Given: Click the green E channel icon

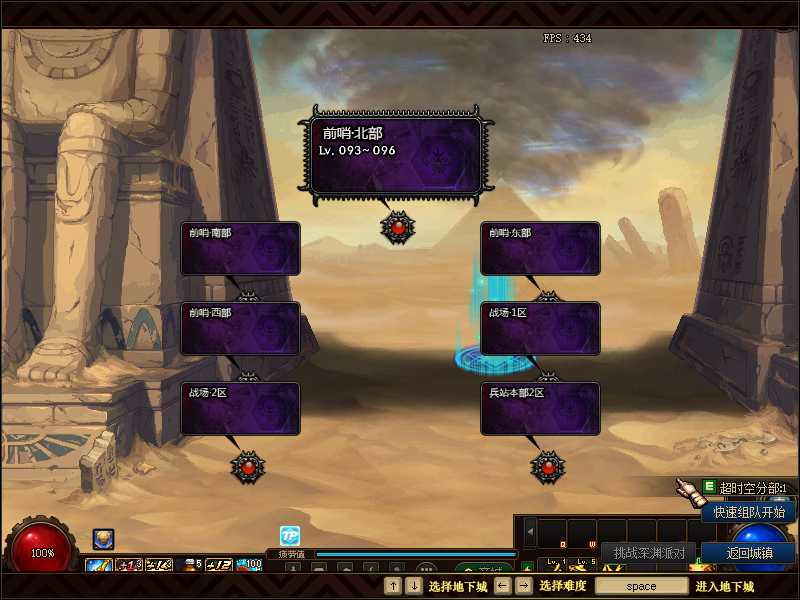Looking at the screenshot, I should tap(709, 487).
